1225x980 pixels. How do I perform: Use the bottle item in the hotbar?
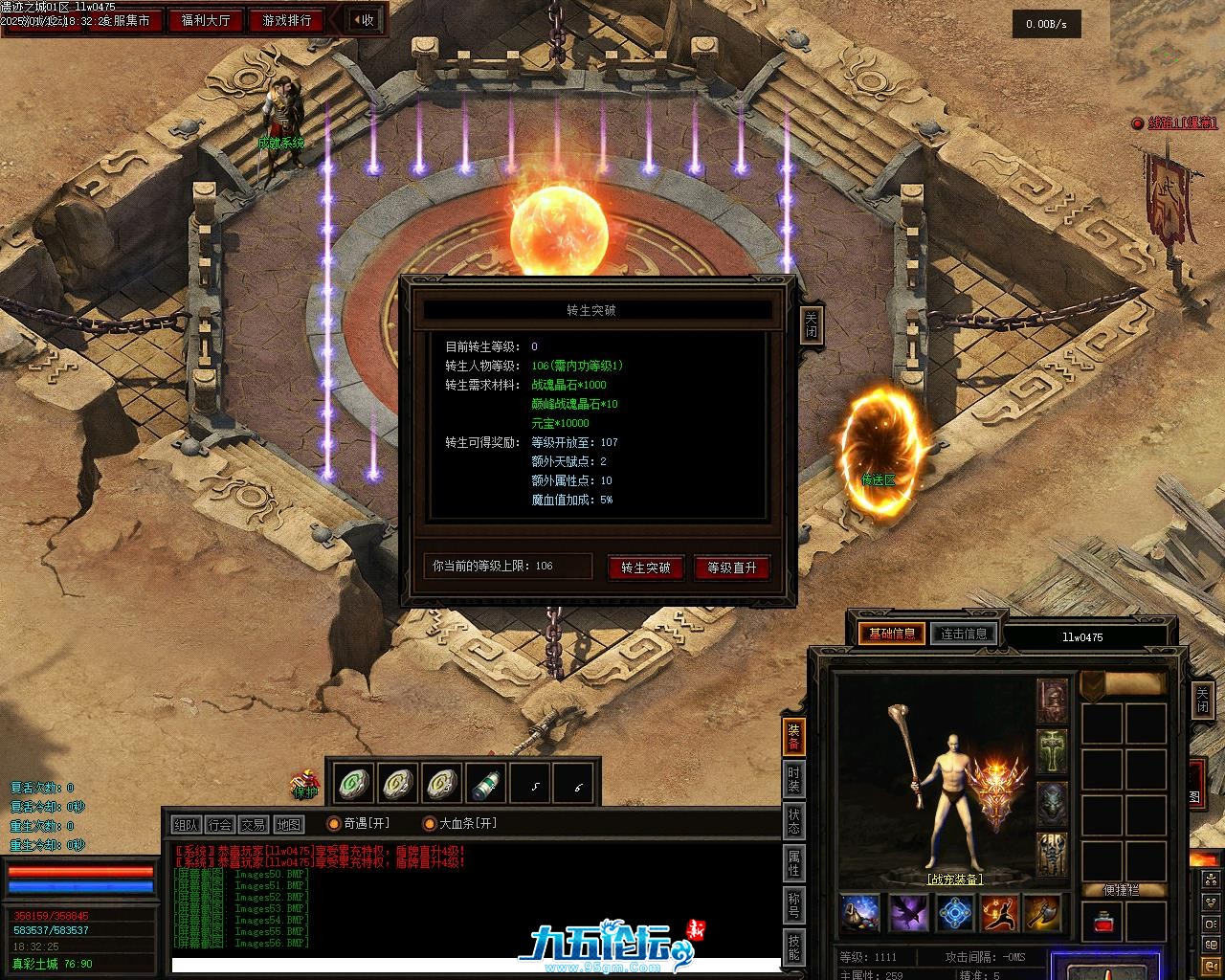coord(485,785)
